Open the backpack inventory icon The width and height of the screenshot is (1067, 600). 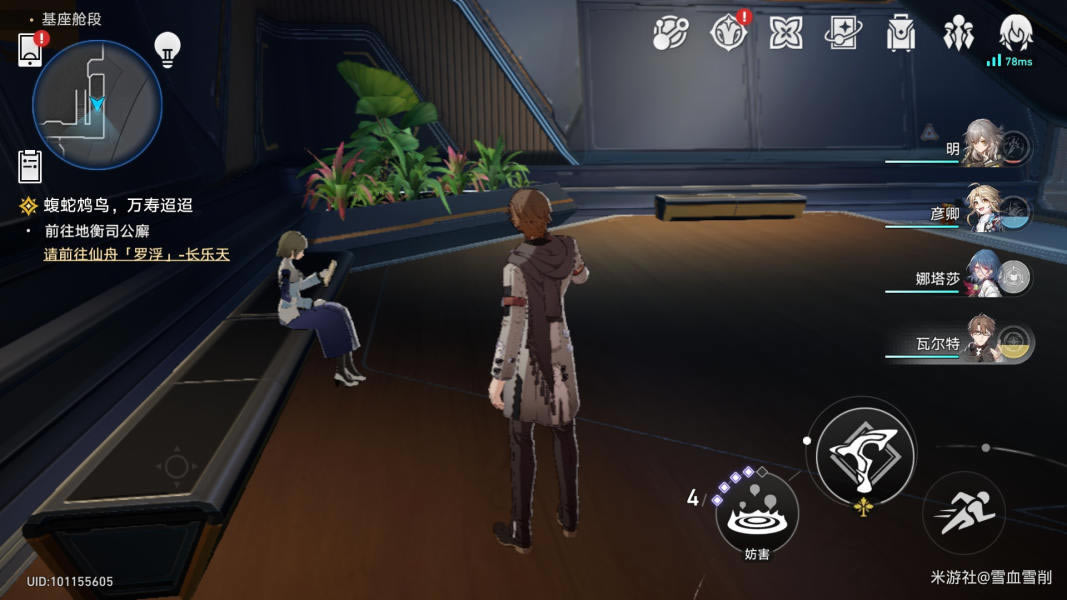tap(901, 33)
